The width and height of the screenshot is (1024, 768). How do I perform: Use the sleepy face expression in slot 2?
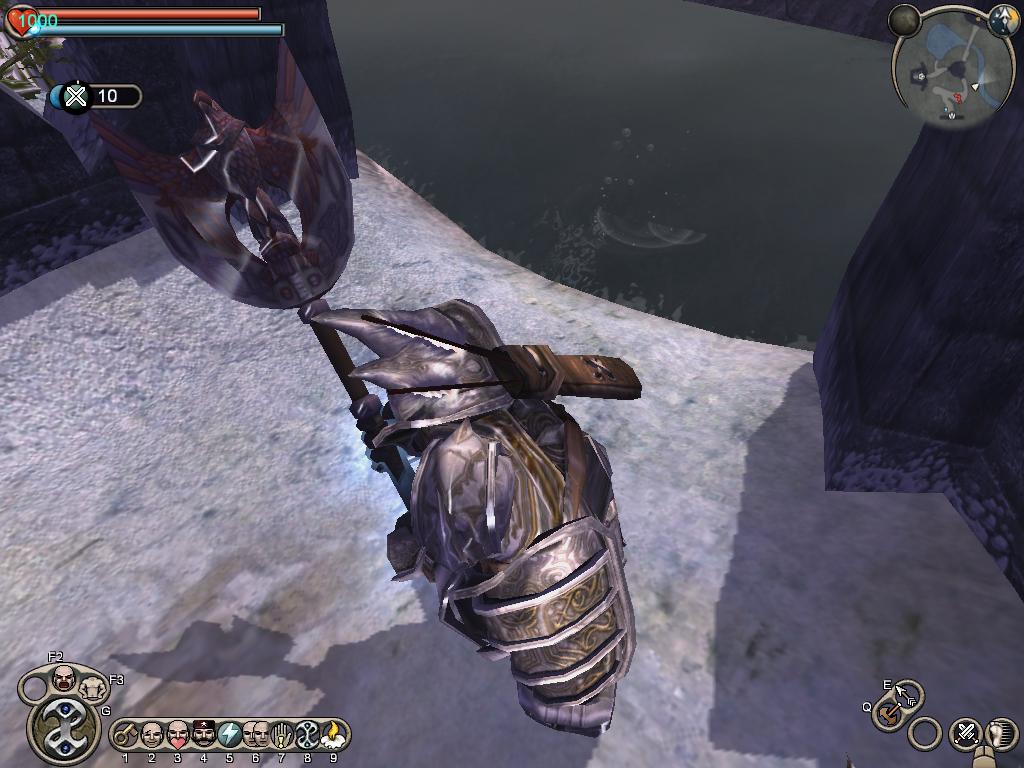(x=151, y=735)
